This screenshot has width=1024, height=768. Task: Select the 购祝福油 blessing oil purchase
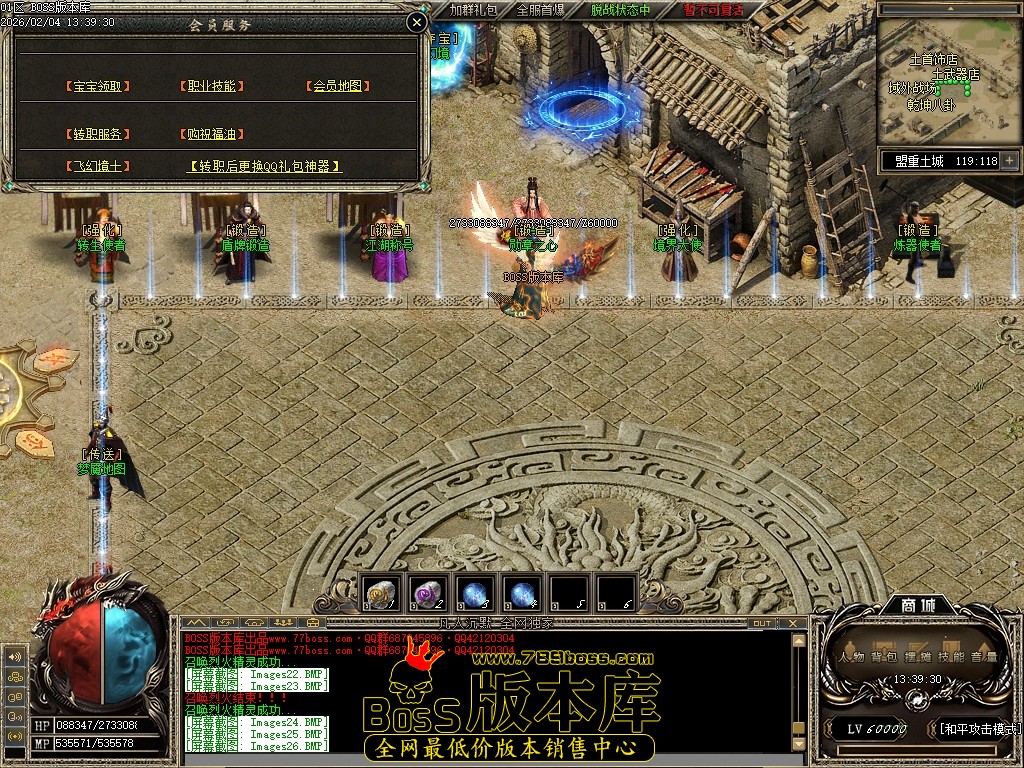tap(212, 134)
